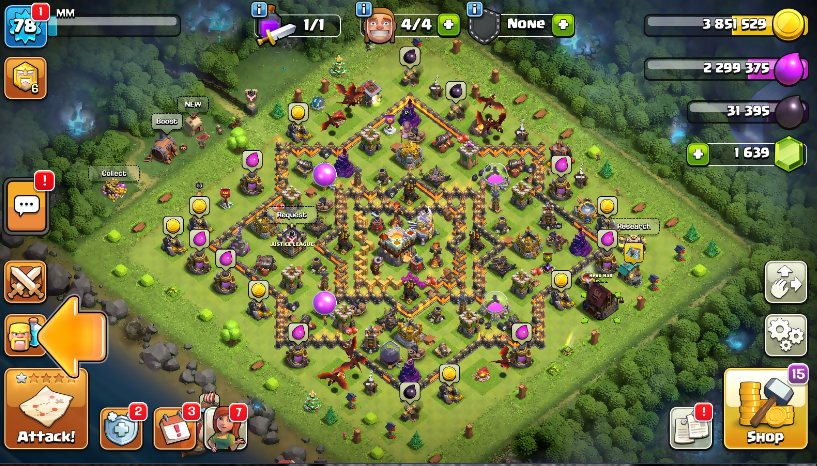Screen dimensions: 817x466
Task: Open the crossed swords battle log
Action: tap(25, 282)
